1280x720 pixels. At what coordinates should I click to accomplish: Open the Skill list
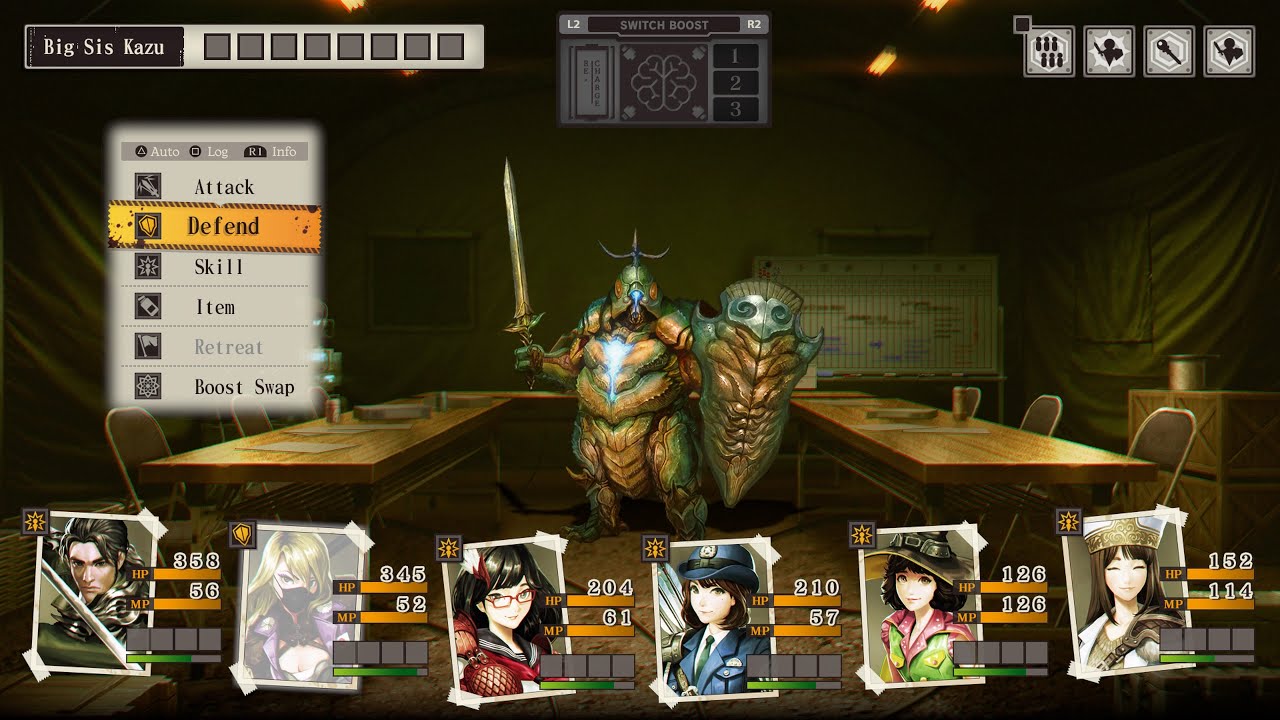click(x=219, y=267)
